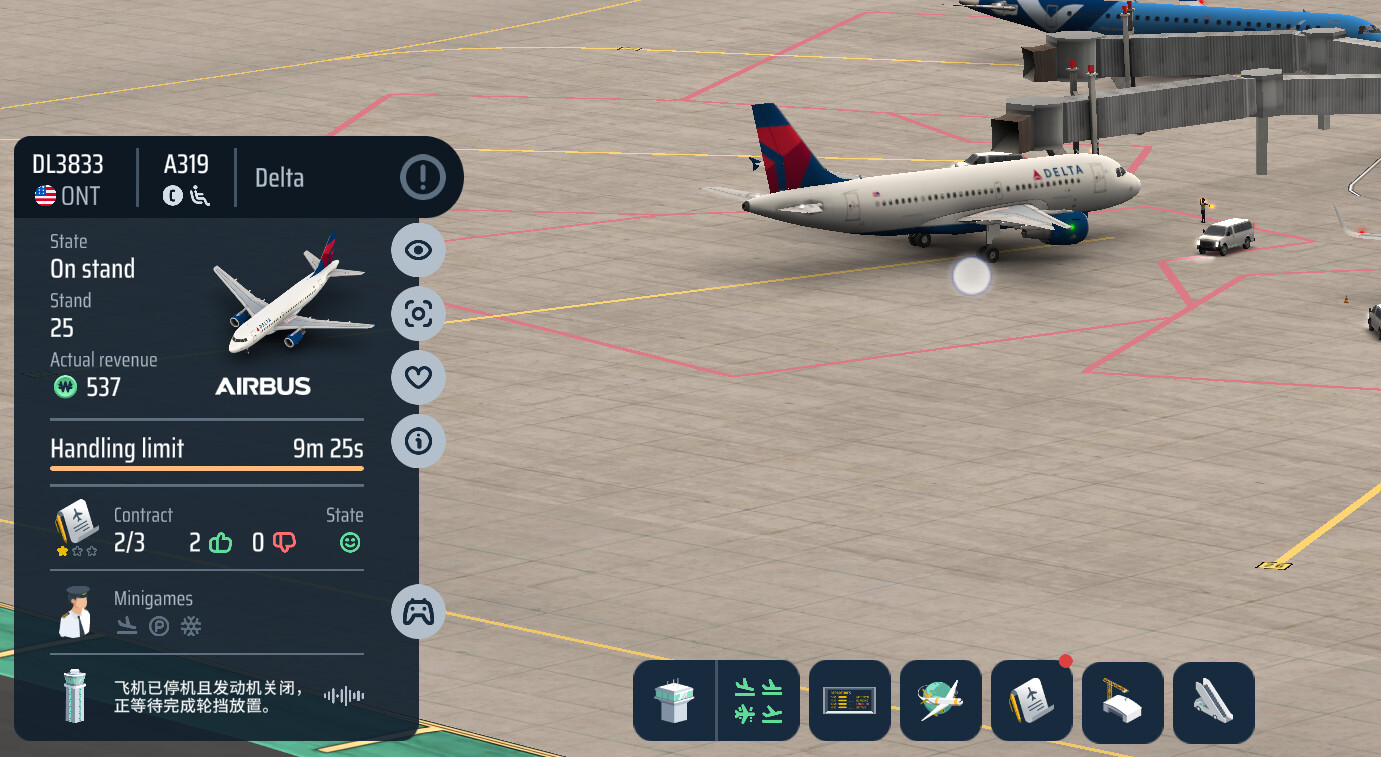Viewport: 1381px width, 757px height.
Task: Open the passenger stairs ground equipment menu
Action: pyautogui.click(x=1213, y=701)
